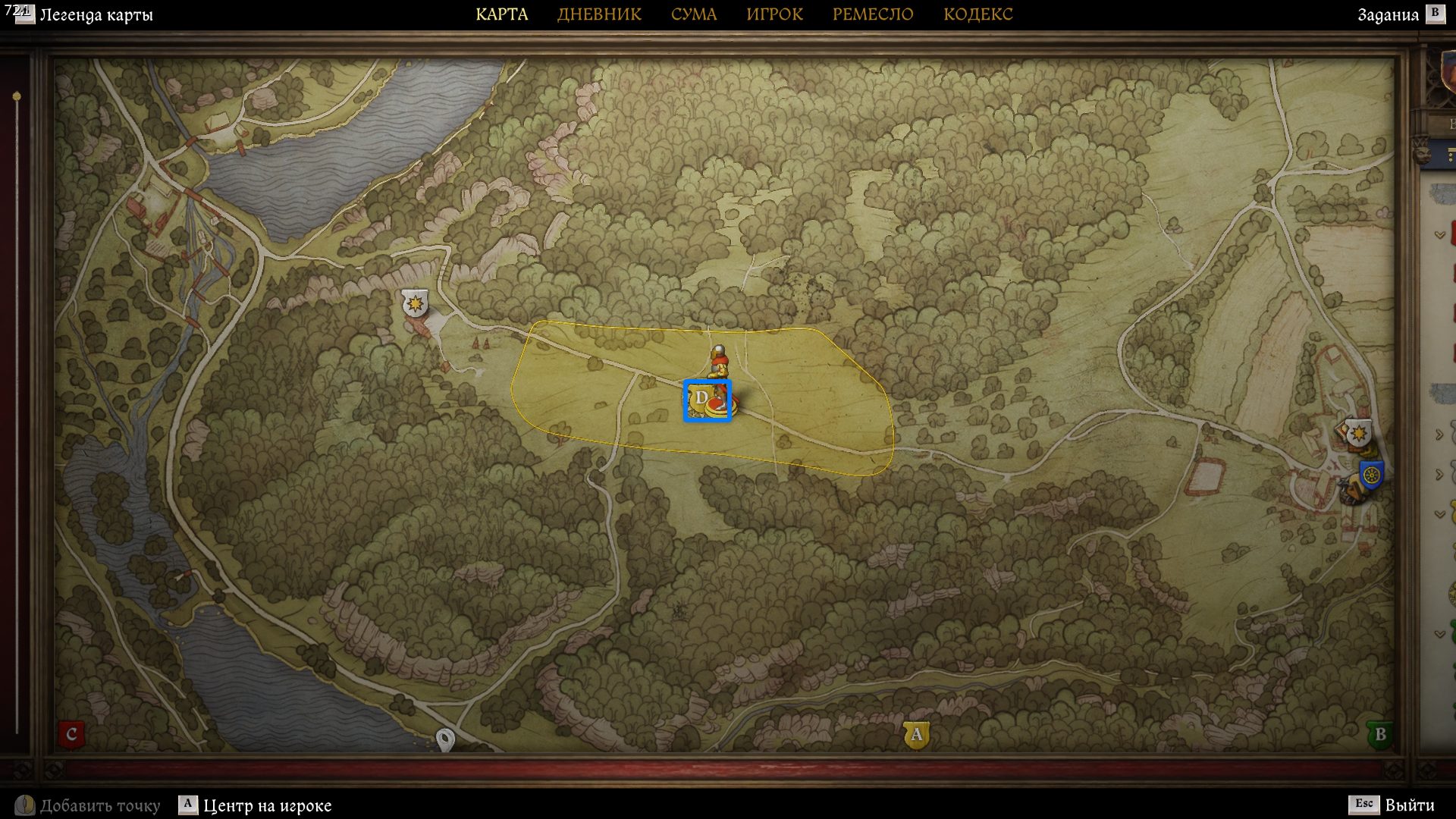Screen dimensions: 1456x819
Task: Go to the РЕМЕСЛО tab
Action: point(872,14)
